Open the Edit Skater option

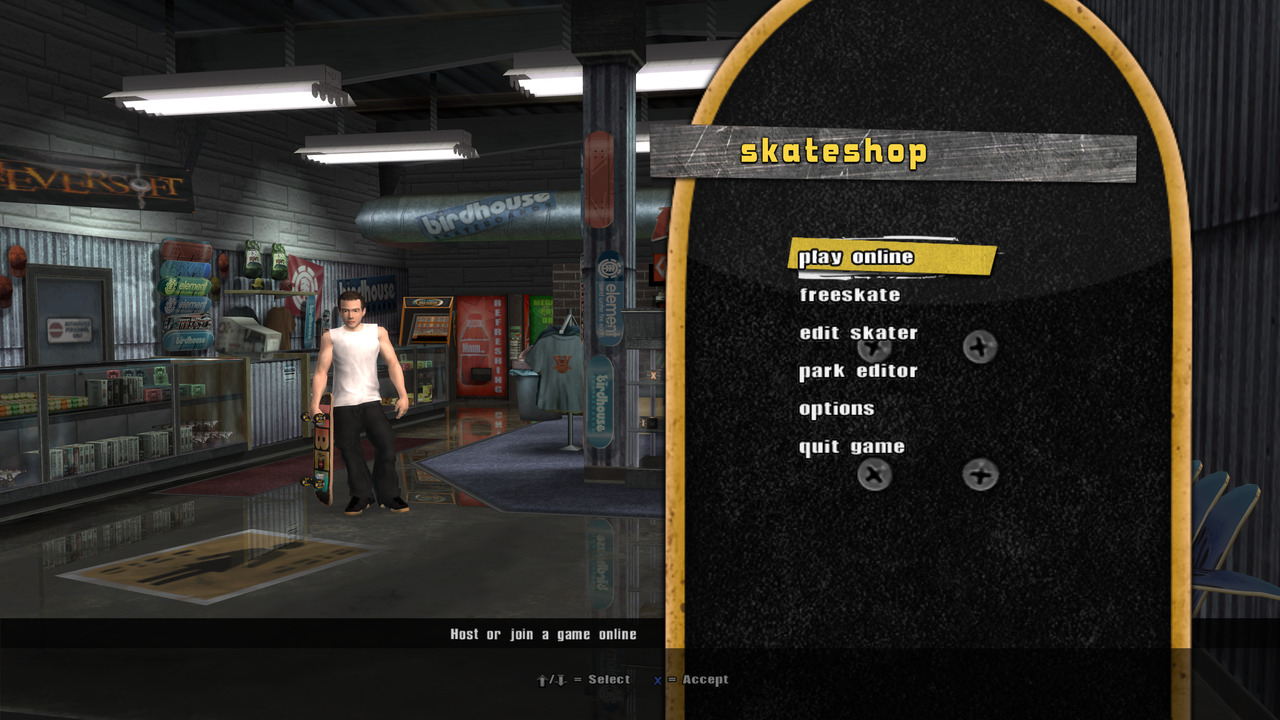click(x=858, y=333)
